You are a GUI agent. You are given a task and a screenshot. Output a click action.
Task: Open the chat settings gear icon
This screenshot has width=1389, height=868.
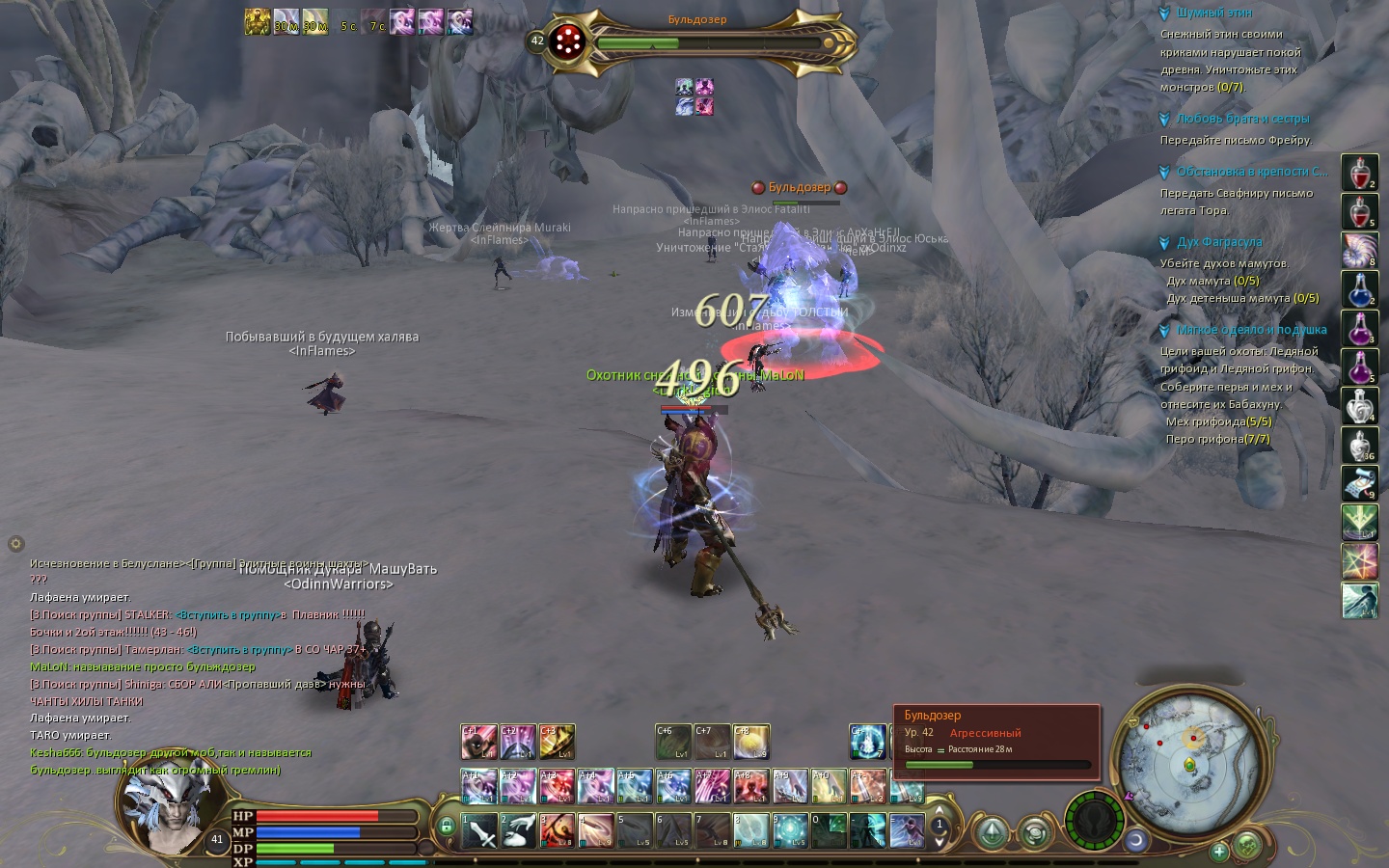tap(15, 544)
